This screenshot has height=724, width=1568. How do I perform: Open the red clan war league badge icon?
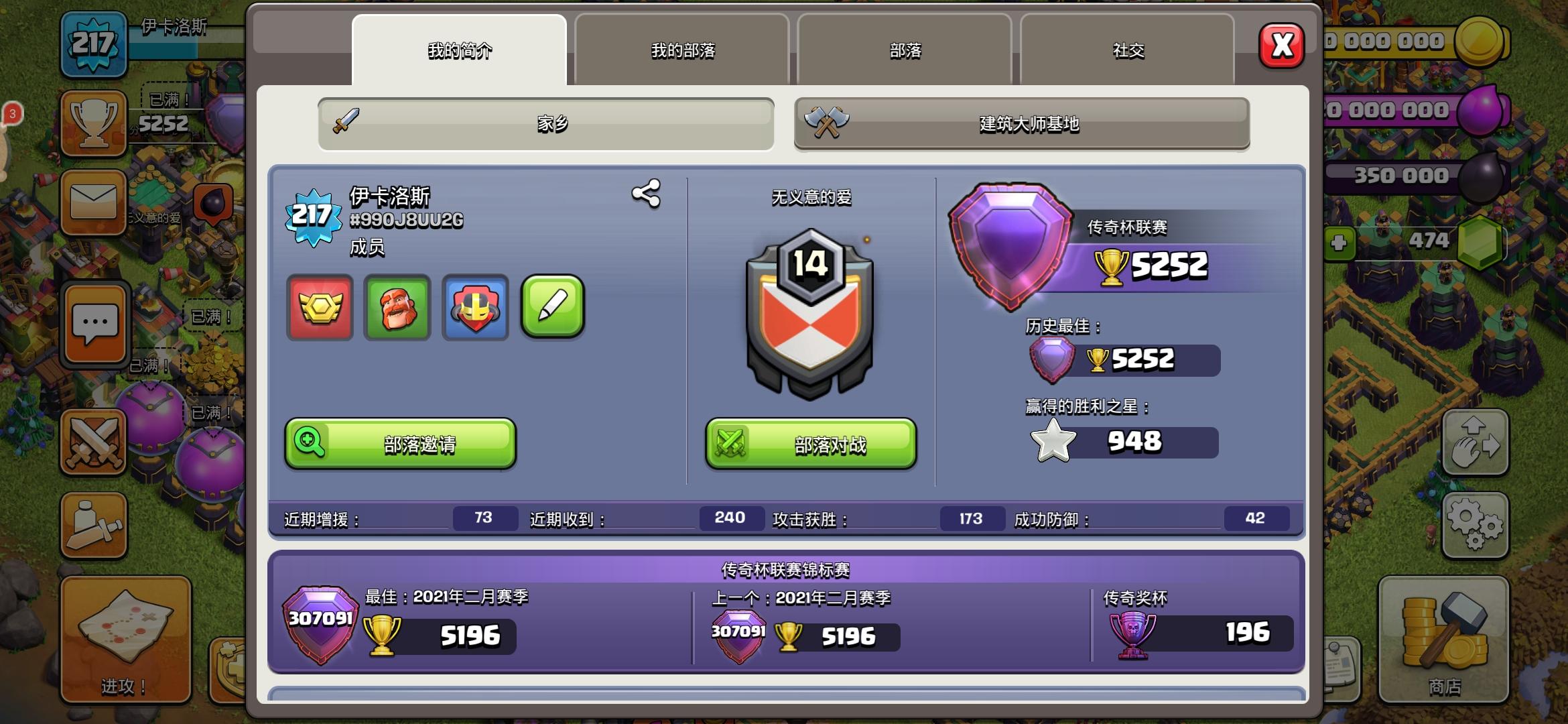click(320, 309)
